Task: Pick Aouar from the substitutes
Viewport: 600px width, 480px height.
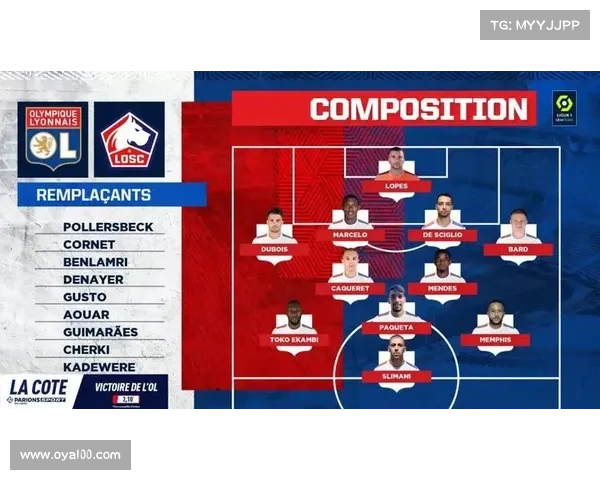Action: 86,314
